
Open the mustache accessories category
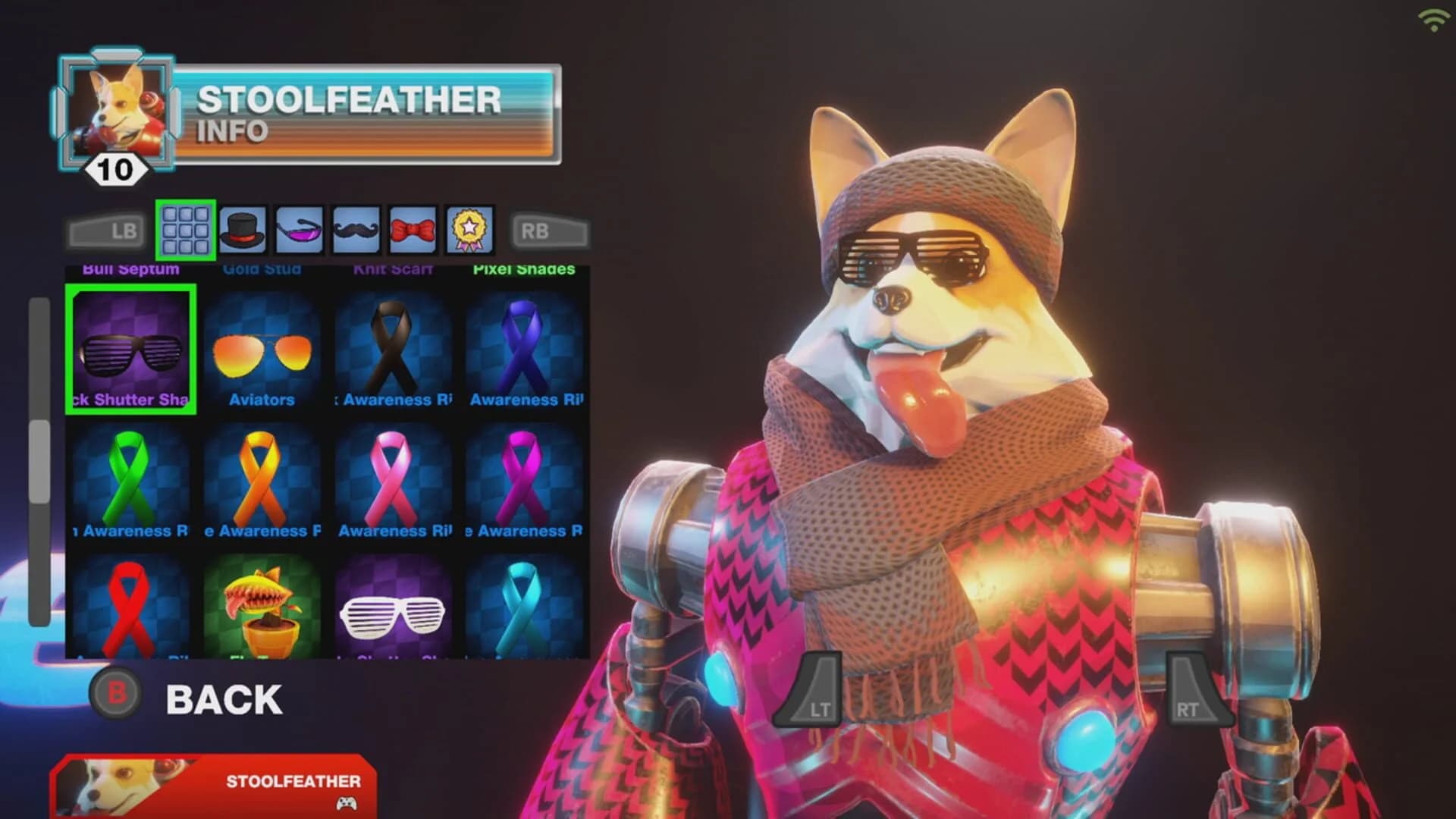(356, 229)
